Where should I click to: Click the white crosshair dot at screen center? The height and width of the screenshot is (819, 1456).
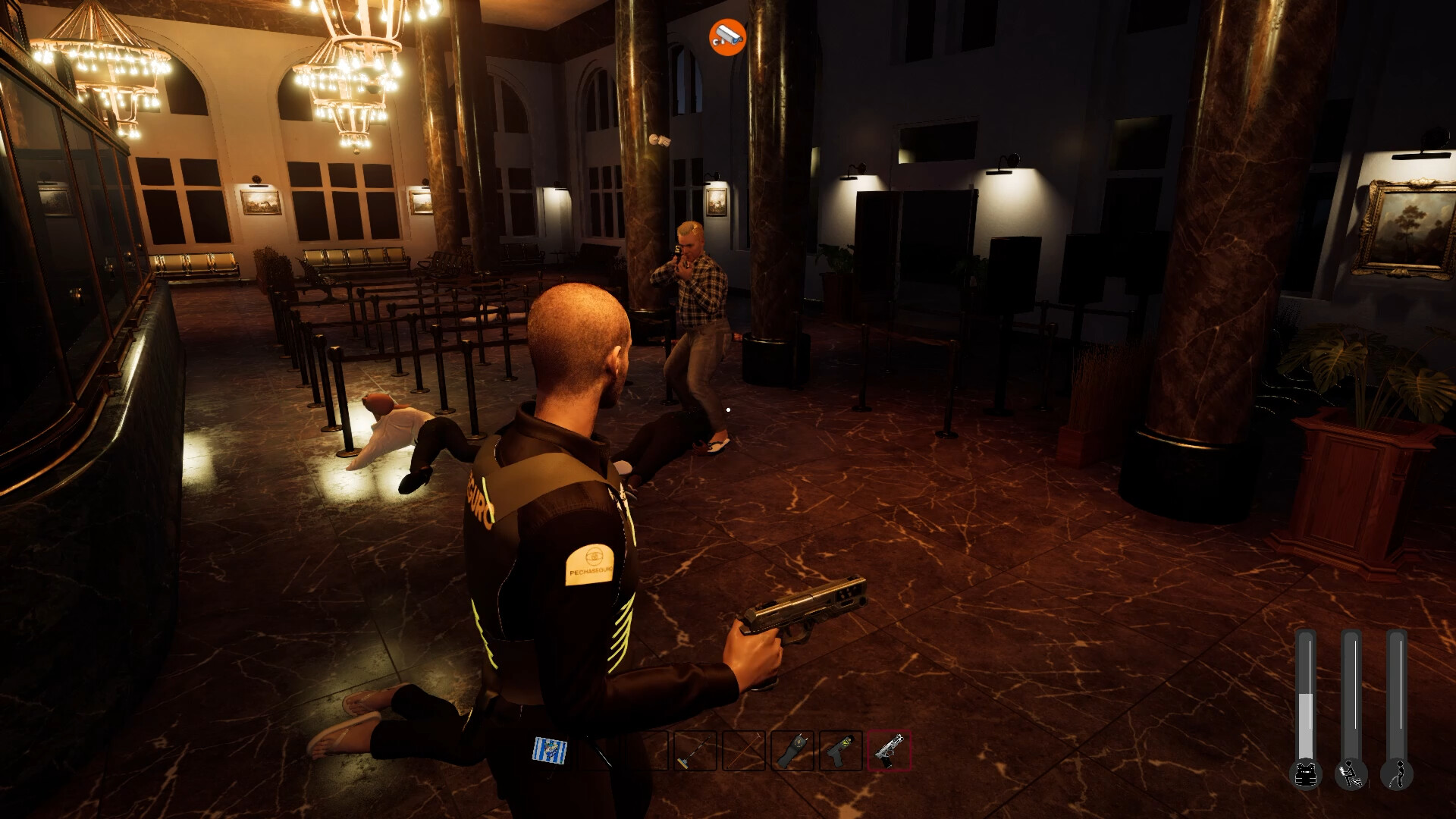pos(728,409)
